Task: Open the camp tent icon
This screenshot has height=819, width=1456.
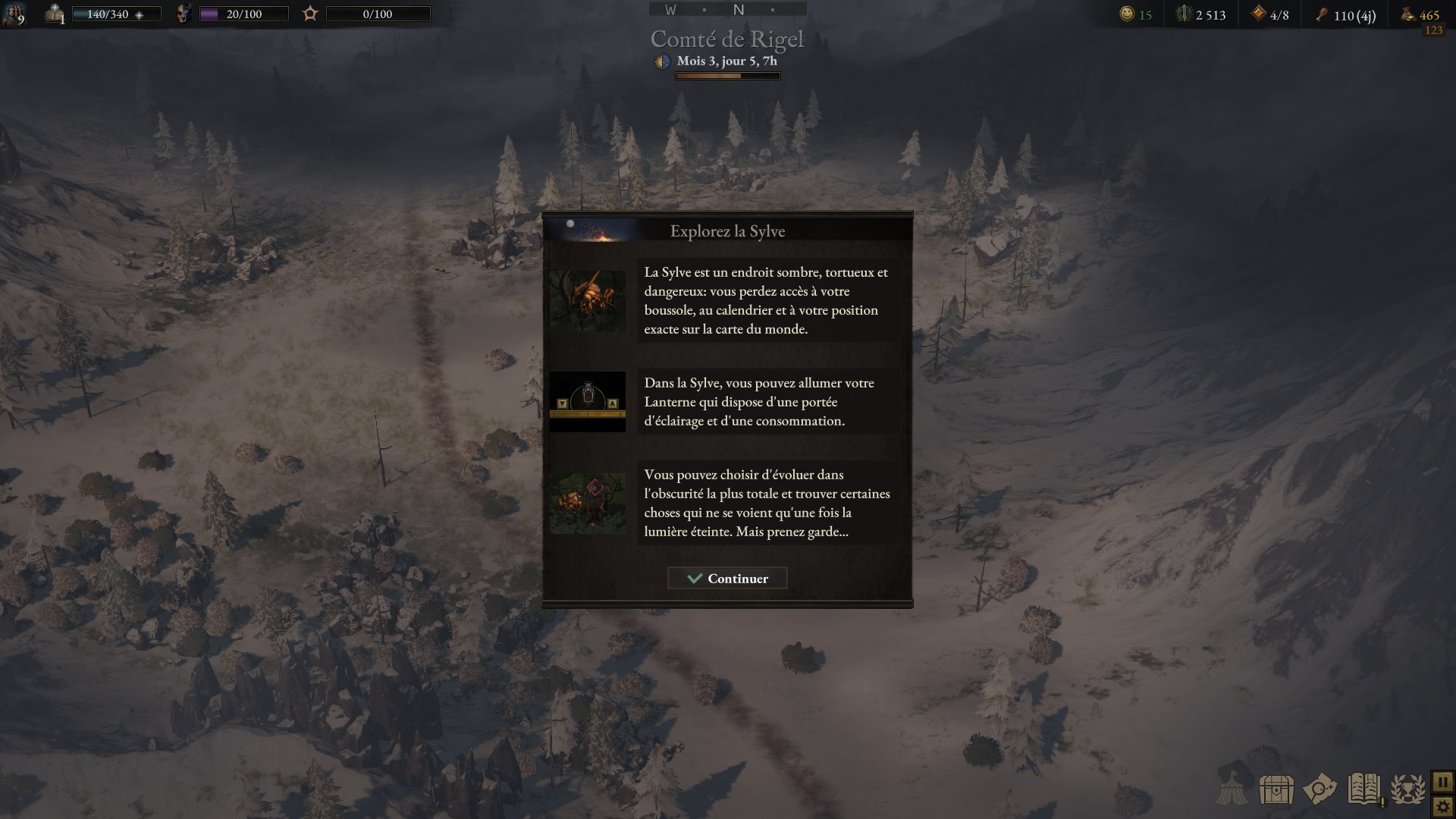Action: click(1233, 789)
